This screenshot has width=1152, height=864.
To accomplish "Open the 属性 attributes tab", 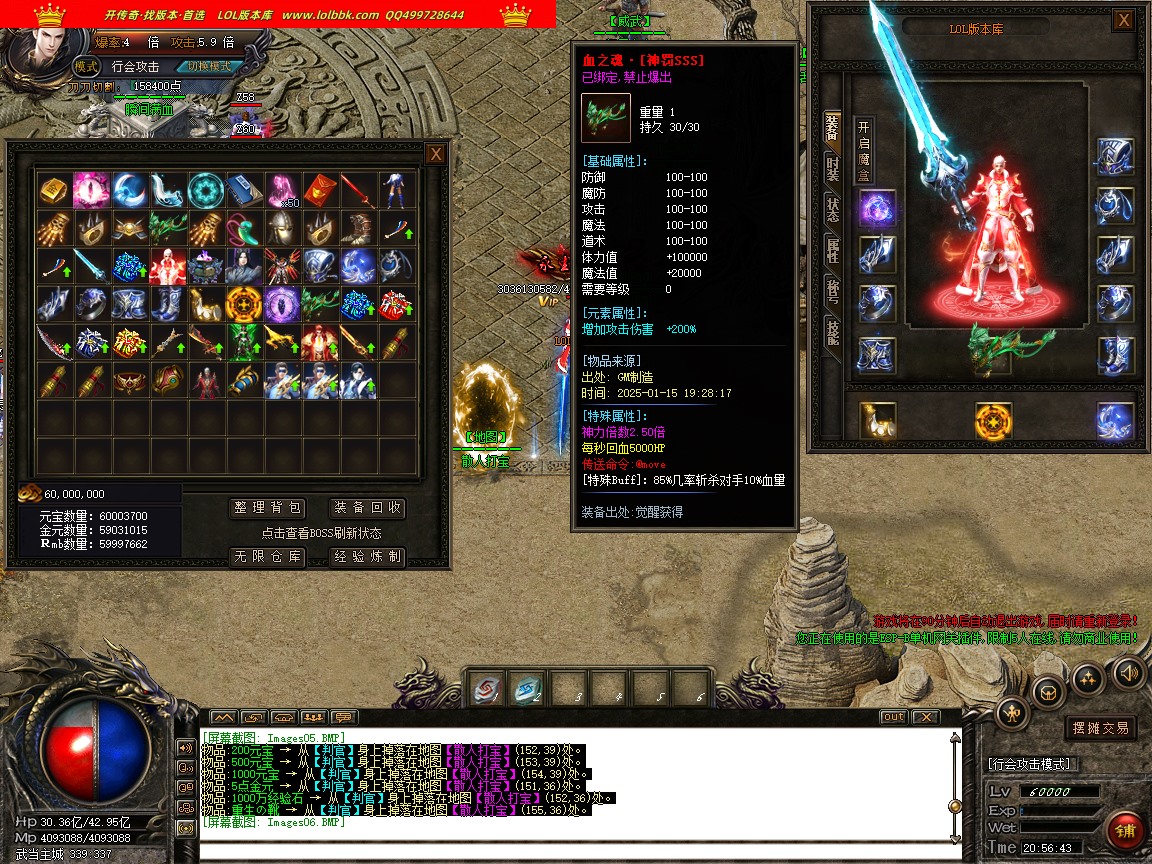I will coord(832,250).
